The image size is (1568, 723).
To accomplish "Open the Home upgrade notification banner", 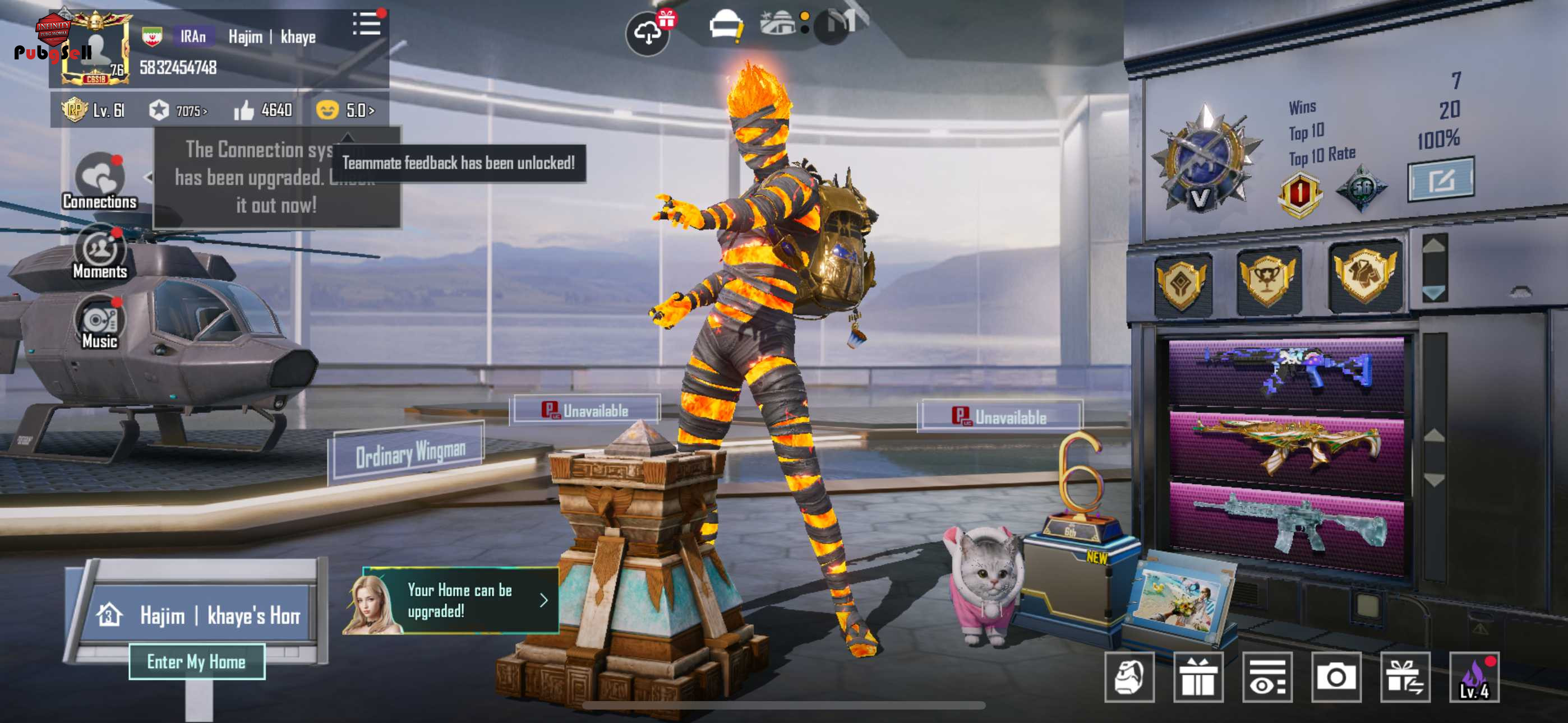I will tap(459, 601).
